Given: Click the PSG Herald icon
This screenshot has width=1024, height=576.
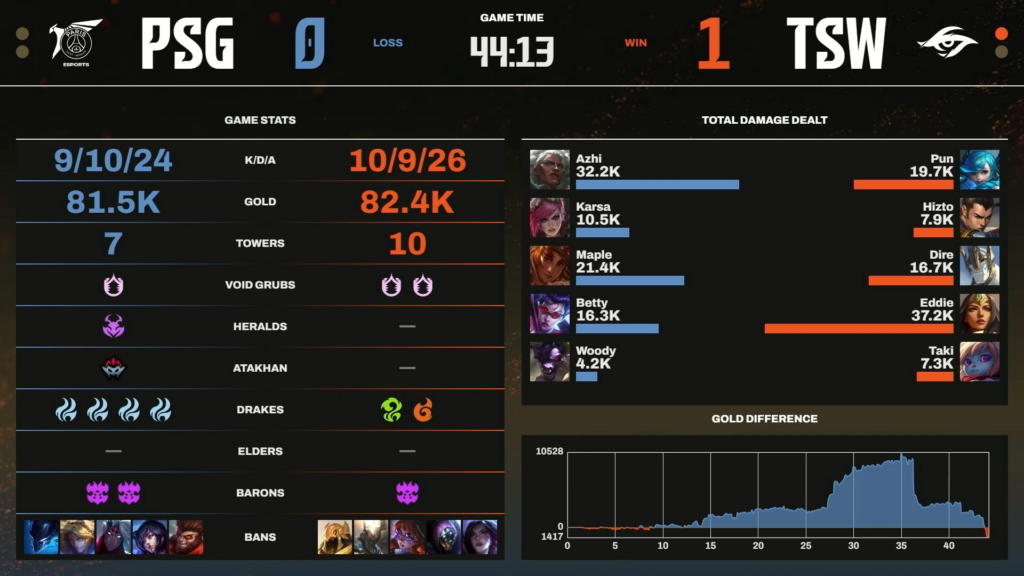Looking at the screenshot, I should pyautogui.click(x=113, y=326).
